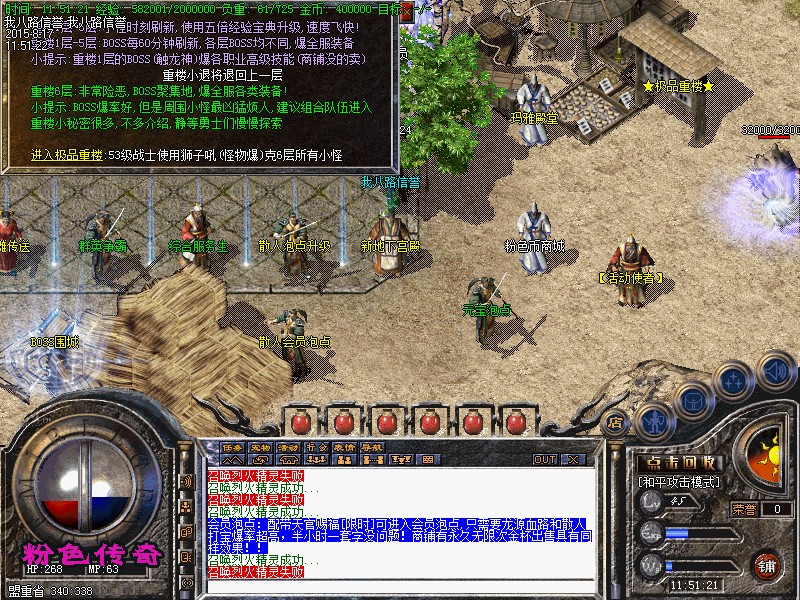Open the character equipment icon
Viewport: 800px width, 600px height.
coord(653,420)
